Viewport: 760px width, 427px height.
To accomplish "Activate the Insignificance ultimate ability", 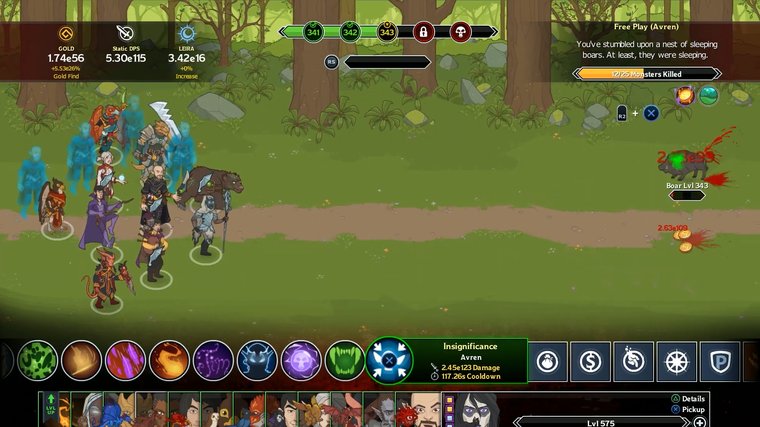I will (x=389, y=360).
